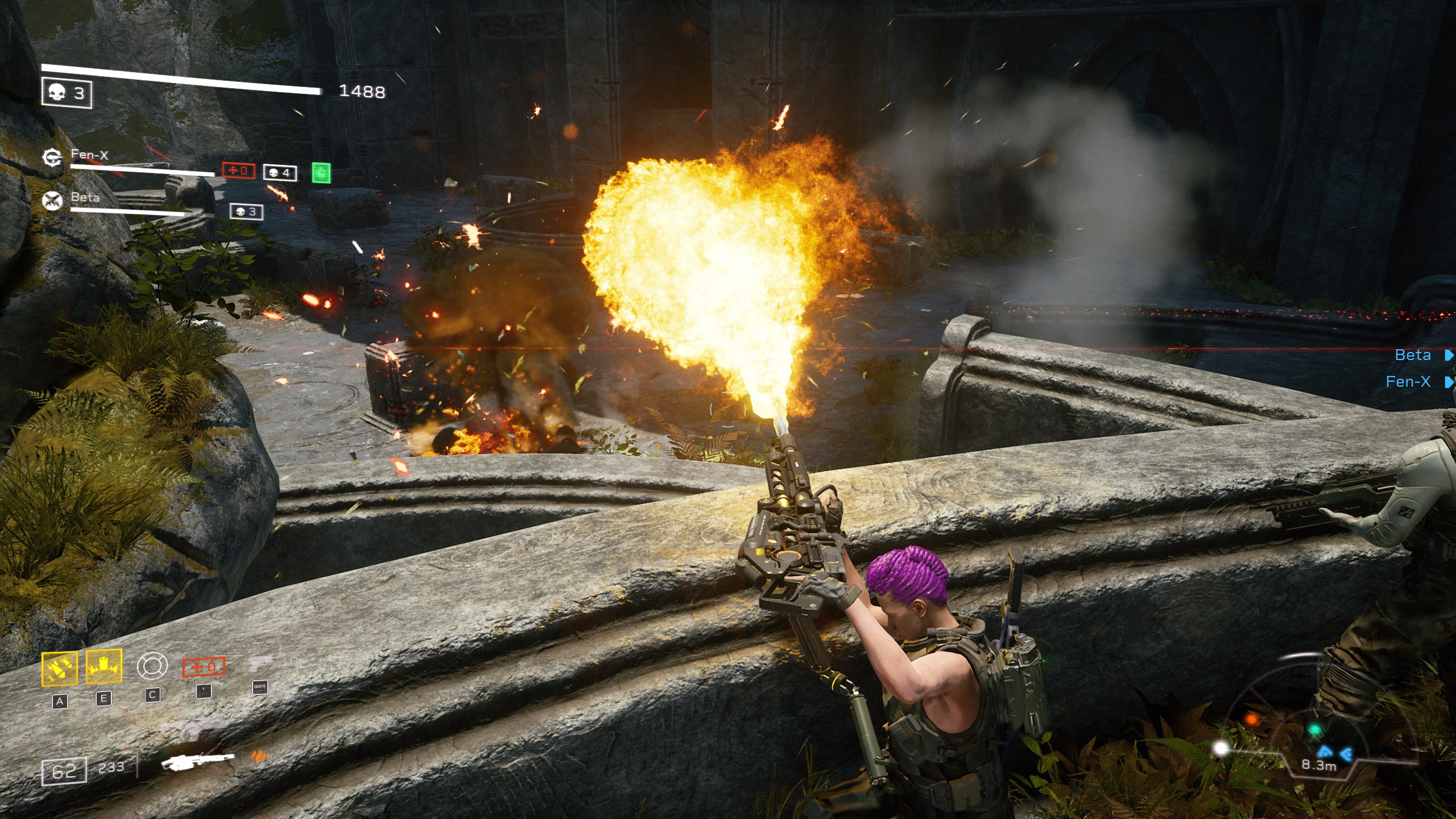This screenshot has height=819, width=1456.
Task: Click Fen-X's red first aid kit indicator
Action: pyautogui.click(x=238, y=171)
